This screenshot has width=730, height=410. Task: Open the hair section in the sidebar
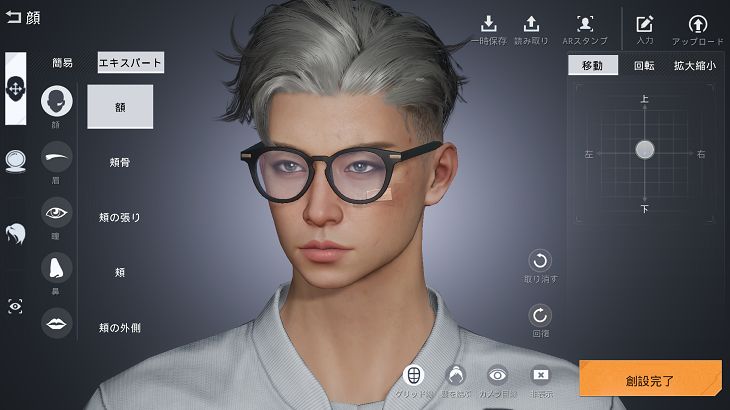click(x=15, y=233)
